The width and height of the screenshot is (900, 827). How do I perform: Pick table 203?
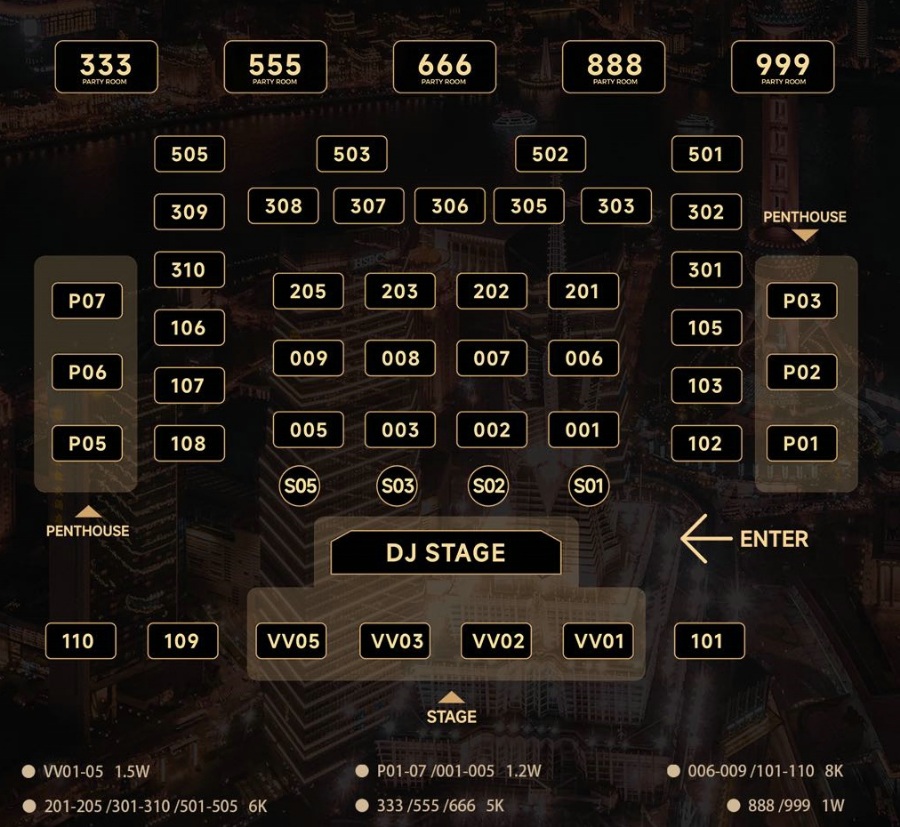pos(400,291)
